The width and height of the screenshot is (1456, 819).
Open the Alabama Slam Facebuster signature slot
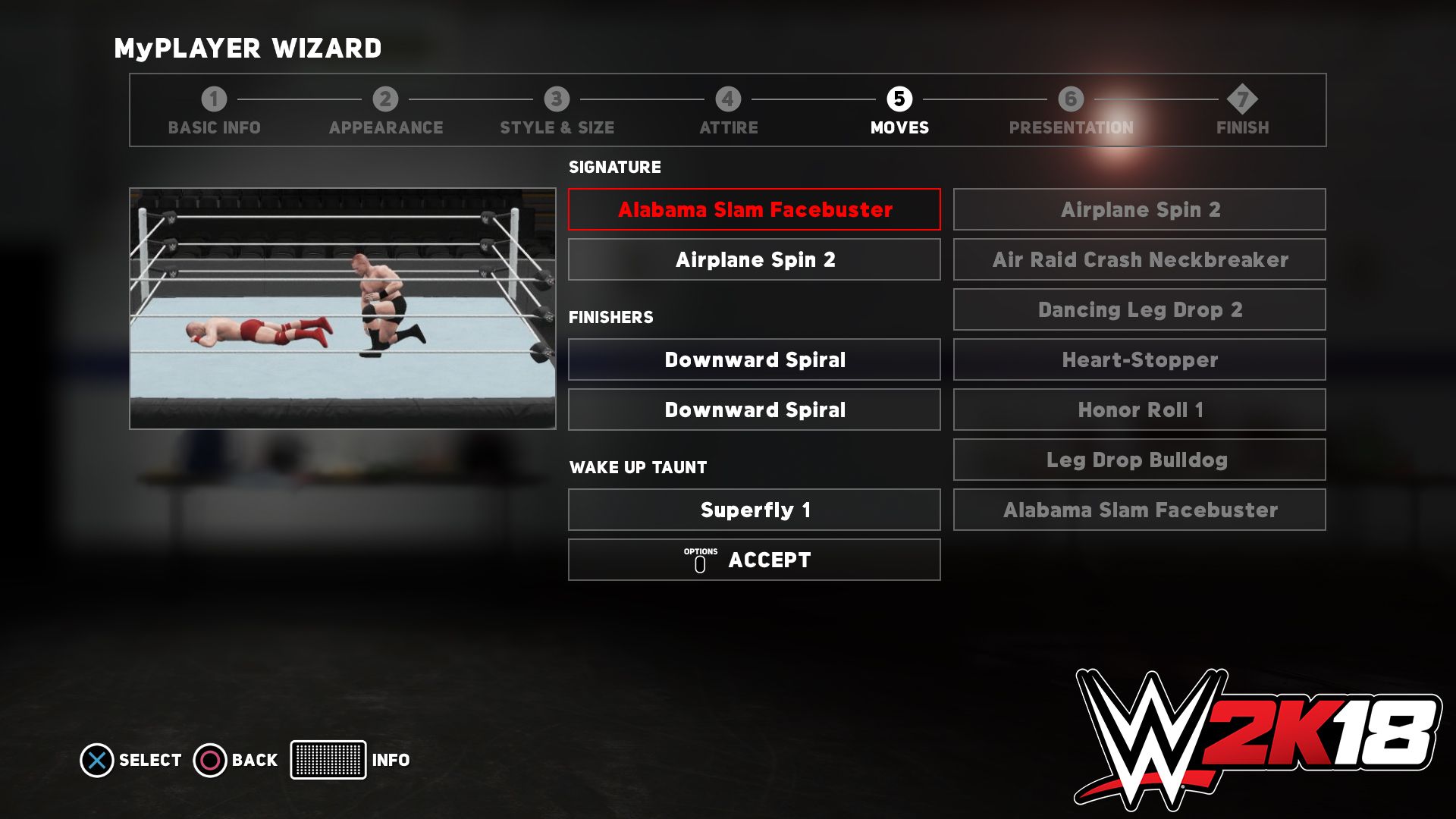(754, 209)
